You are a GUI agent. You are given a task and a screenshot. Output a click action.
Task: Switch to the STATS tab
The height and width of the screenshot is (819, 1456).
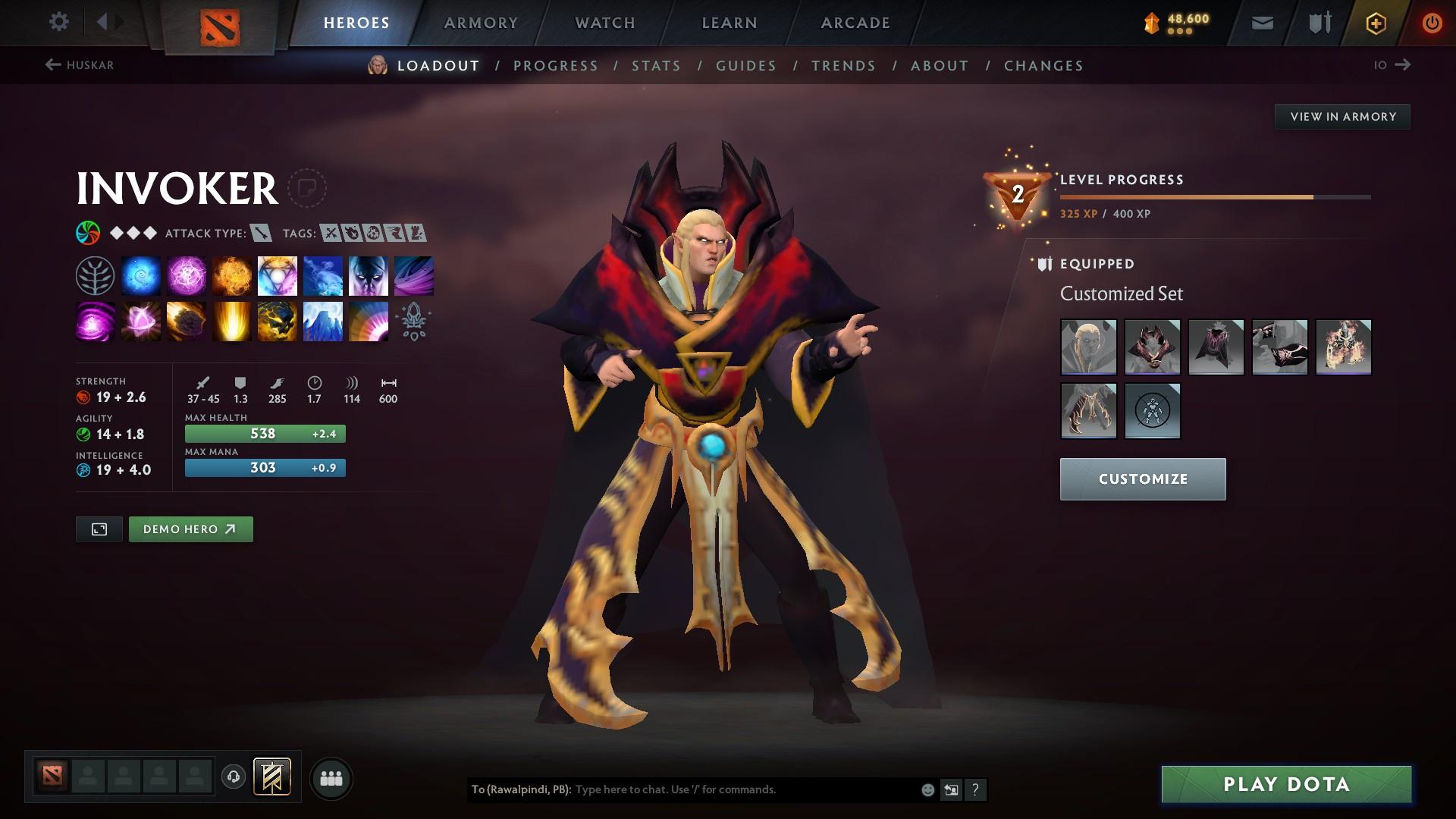[x=656, y=66]
